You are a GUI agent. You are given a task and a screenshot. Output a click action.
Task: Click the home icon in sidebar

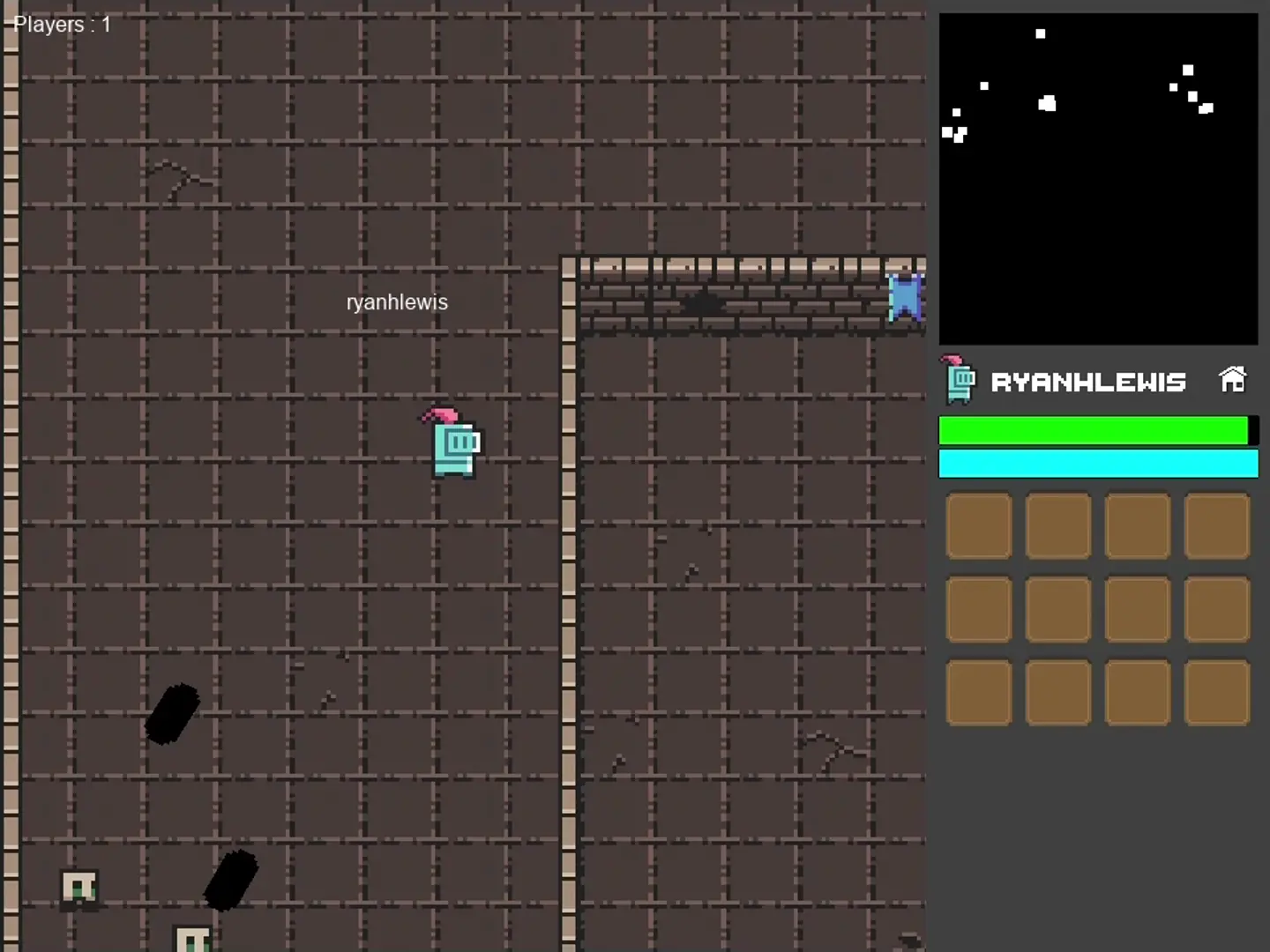pos(1233,377)
